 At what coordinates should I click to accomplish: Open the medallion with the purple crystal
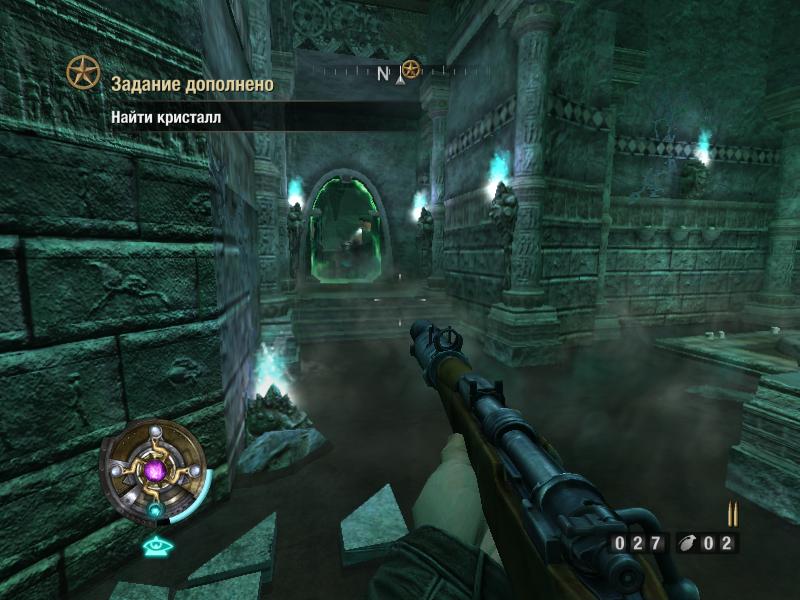(155, 469)
